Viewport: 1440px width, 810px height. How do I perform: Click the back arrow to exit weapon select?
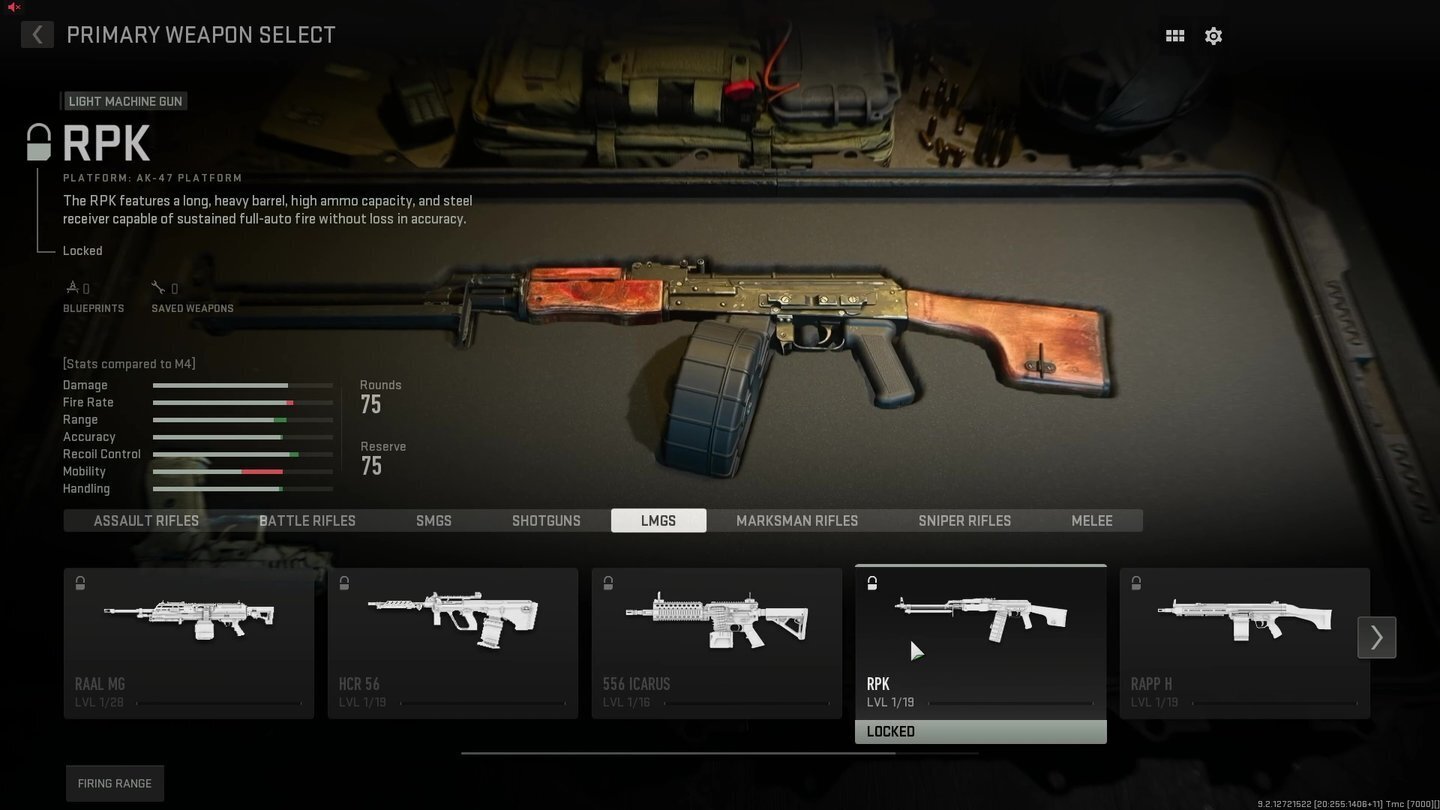37,34
